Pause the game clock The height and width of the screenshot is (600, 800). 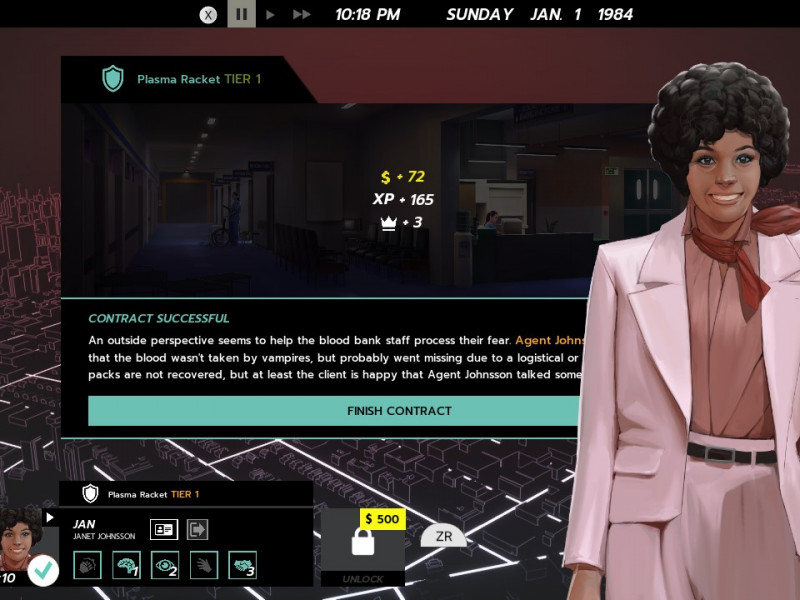[240, 15]
